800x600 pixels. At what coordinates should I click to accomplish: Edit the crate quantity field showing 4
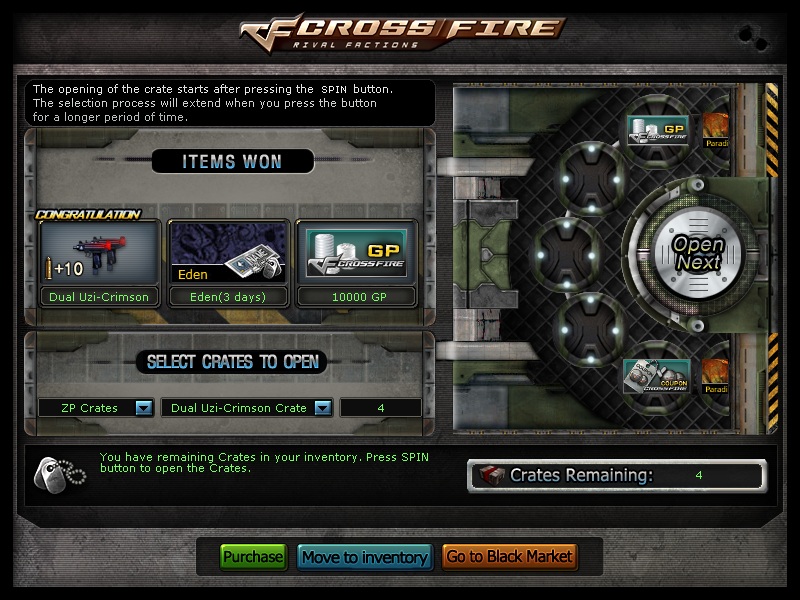click(x=380, y=408)
